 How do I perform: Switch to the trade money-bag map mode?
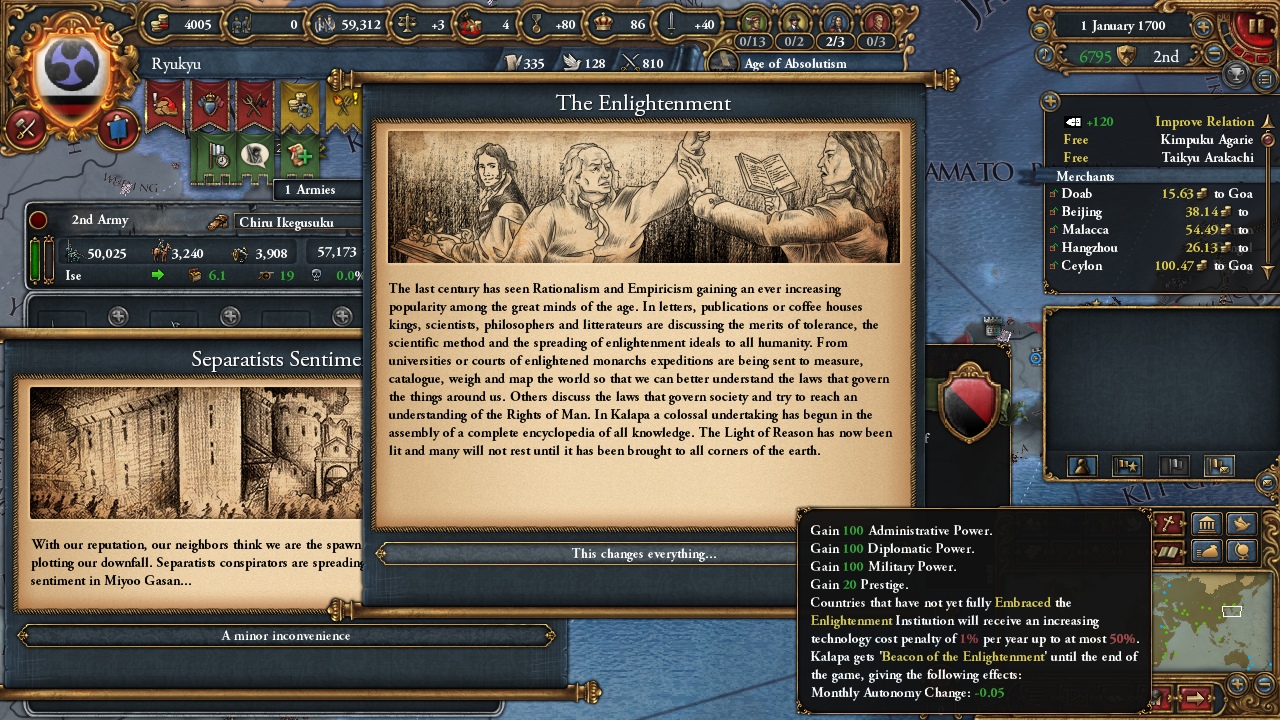[x=1207, y=551]
